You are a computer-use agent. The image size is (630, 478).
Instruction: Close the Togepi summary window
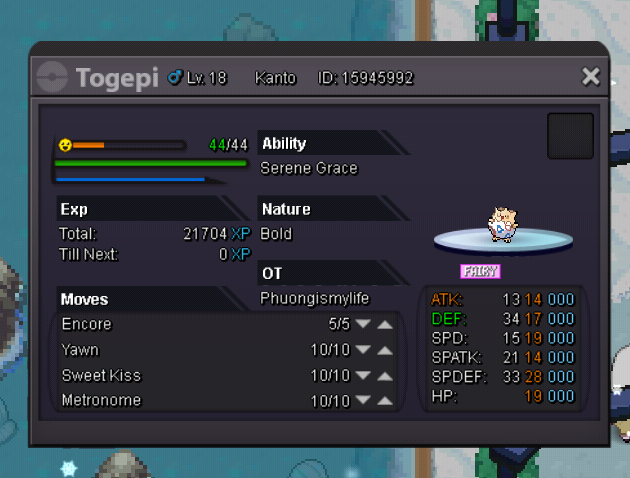coord(591,77)
